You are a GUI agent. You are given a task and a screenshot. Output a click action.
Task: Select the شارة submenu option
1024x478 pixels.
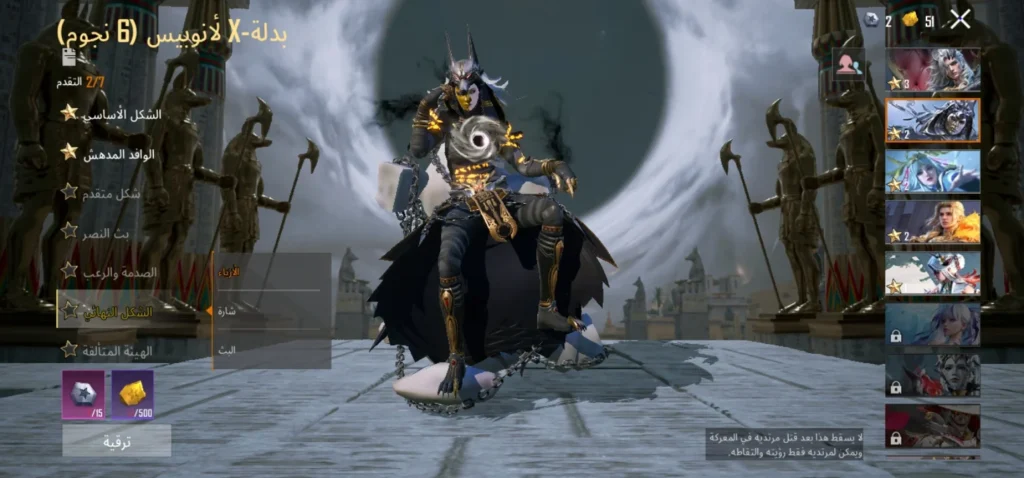(270, 310)
